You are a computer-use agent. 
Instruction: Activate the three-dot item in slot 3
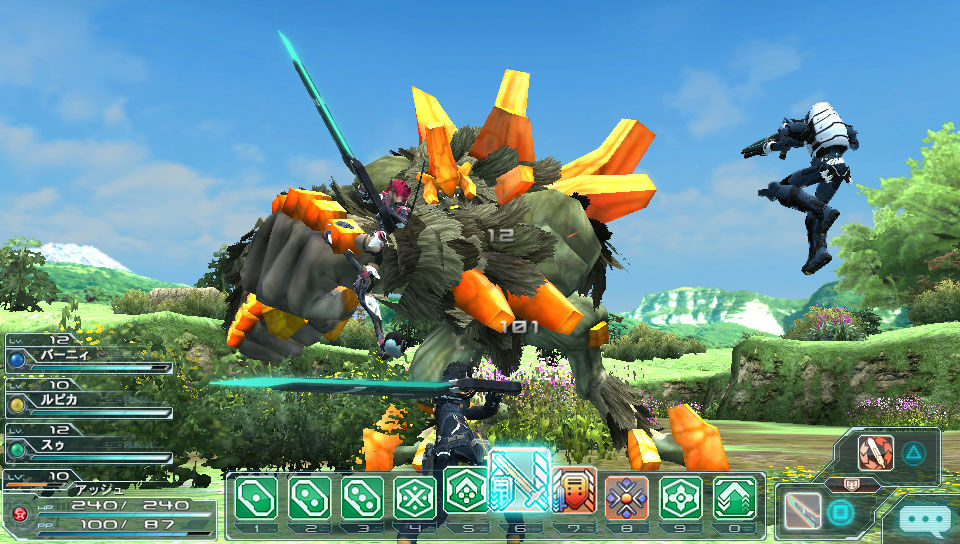point(362,497)
